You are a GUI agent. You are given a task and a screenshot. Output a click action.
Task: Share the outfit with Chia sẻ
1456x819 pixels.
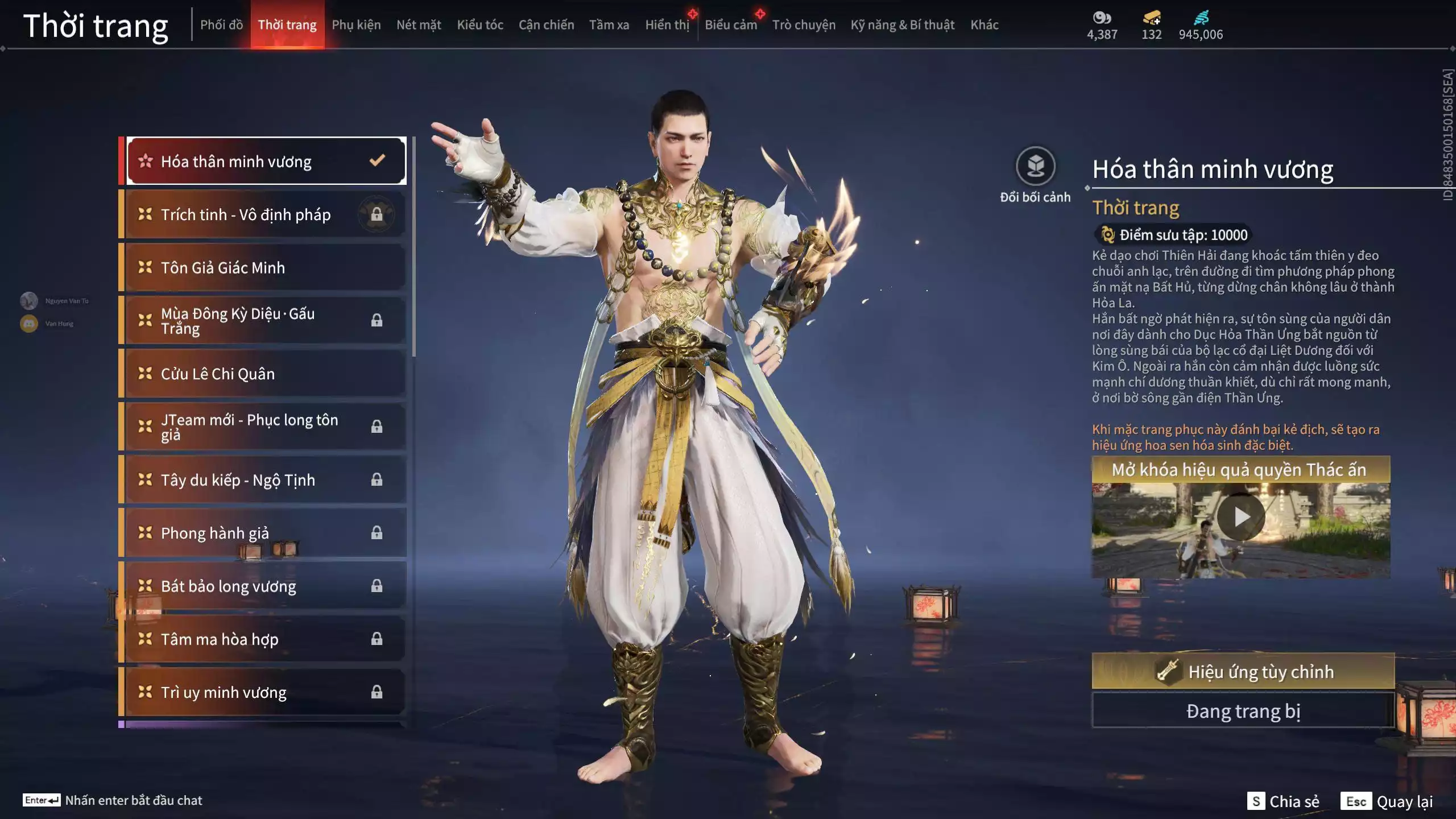1283,801
